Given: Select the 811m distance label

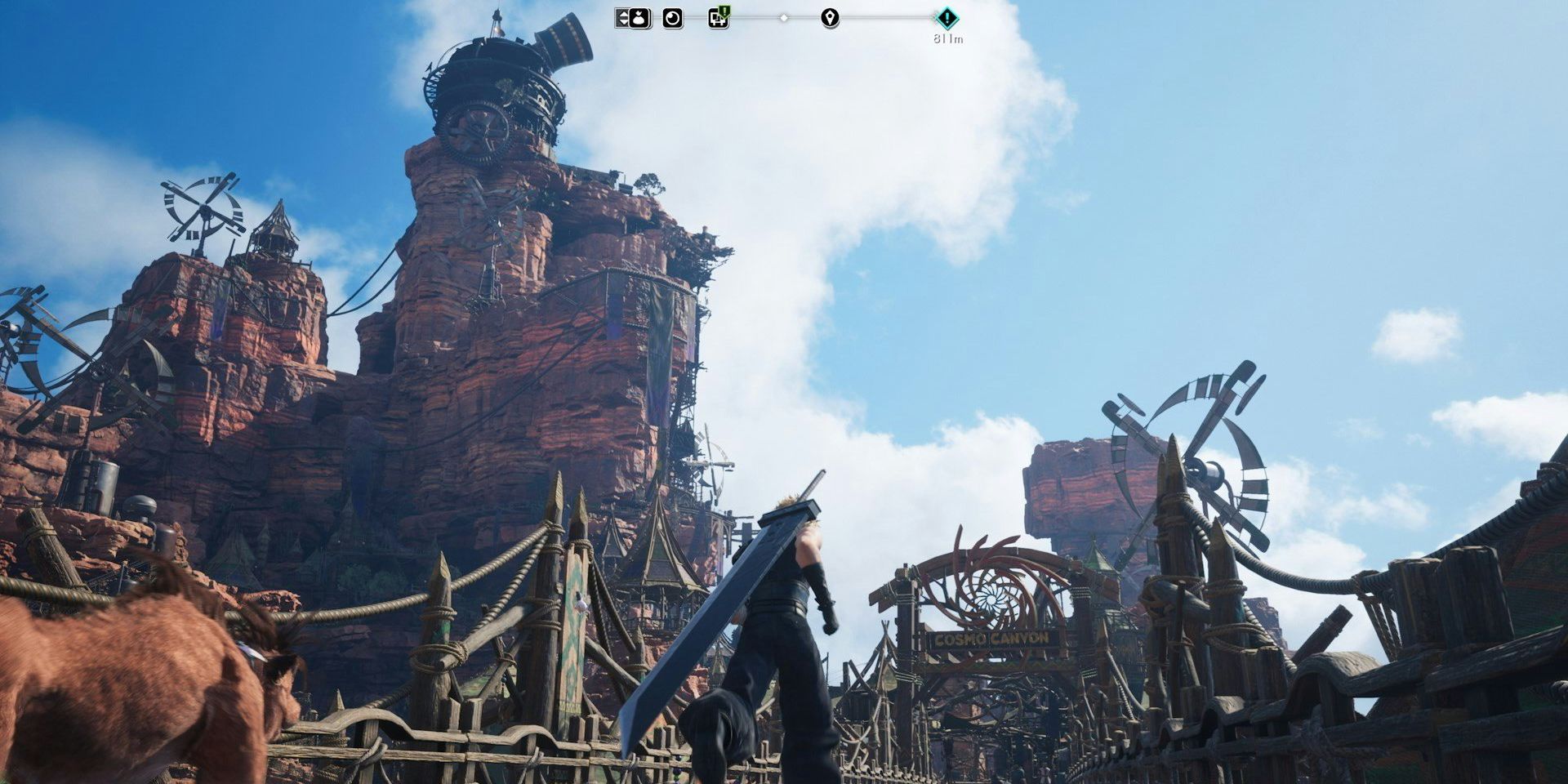Looking at the screenshot, I should [x=947, y=38].
